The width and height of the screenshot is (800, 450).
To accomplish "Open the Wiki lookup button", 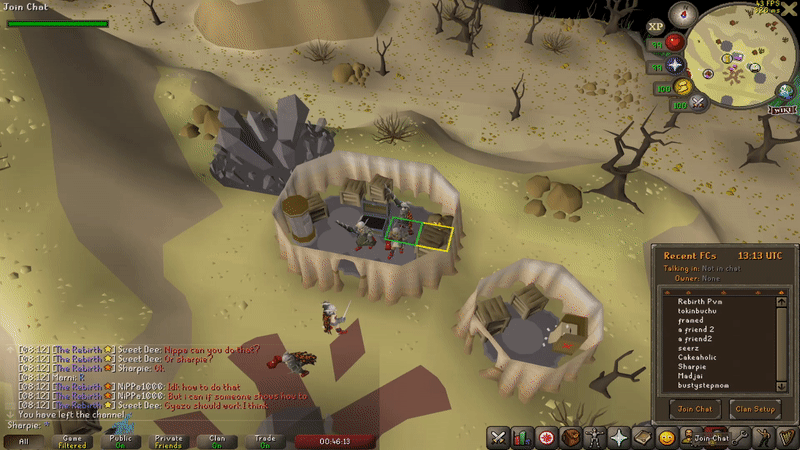I will point(782,109).
